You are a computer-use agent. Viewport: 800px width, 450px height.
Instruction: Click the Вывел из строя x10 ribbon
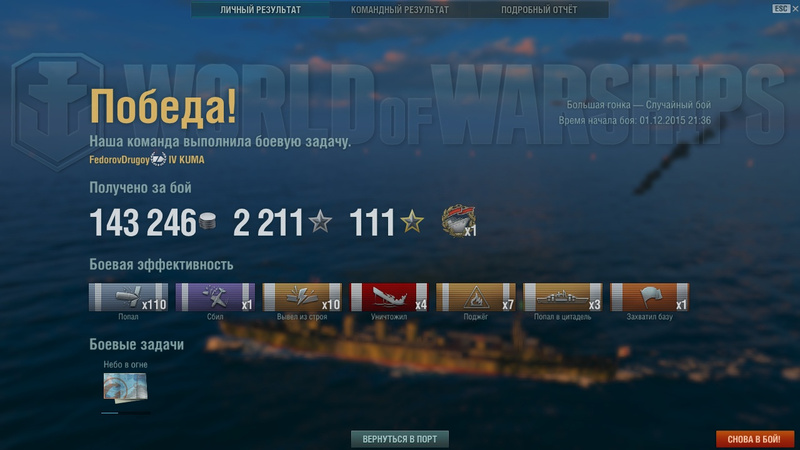click(x=302, y=297)
